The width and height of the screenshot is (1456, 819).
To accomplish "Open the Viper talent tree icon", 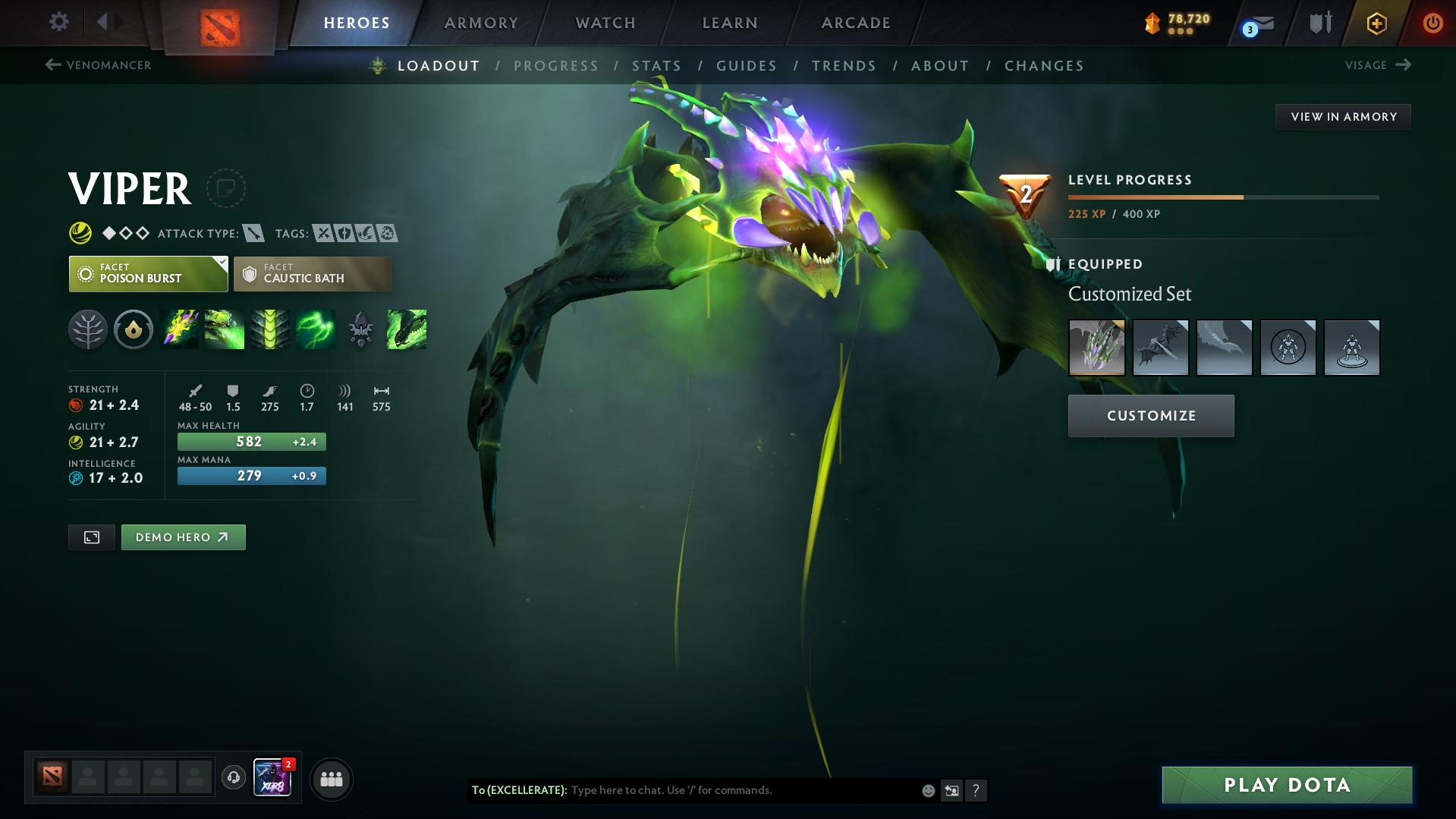I will [88, 329].
